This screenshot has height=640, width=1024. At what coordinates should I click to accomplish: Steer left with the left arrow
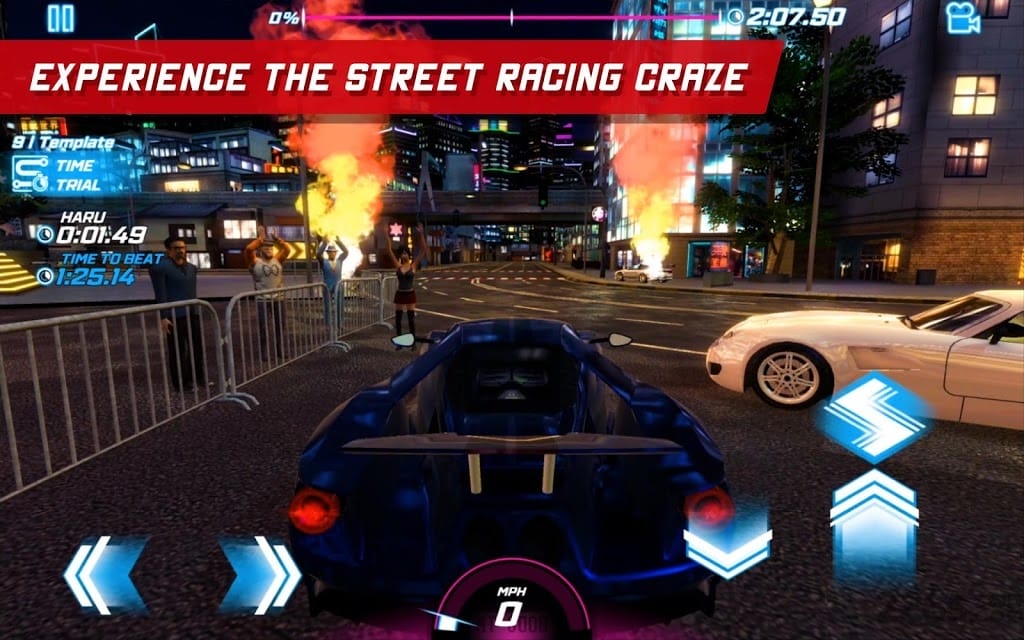tap(104, 574)
